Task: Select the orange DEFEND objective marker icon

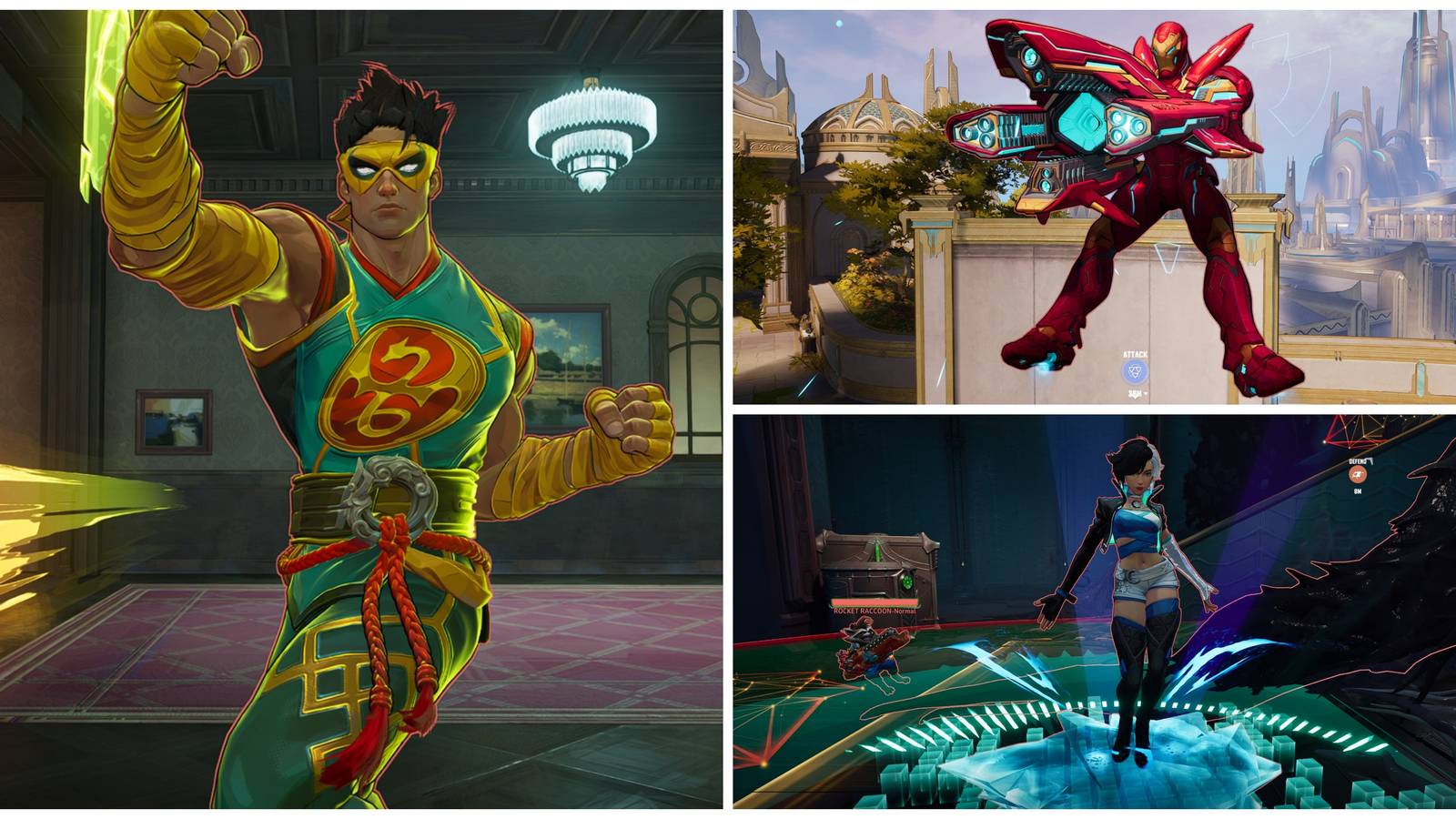Action: 1358,474
